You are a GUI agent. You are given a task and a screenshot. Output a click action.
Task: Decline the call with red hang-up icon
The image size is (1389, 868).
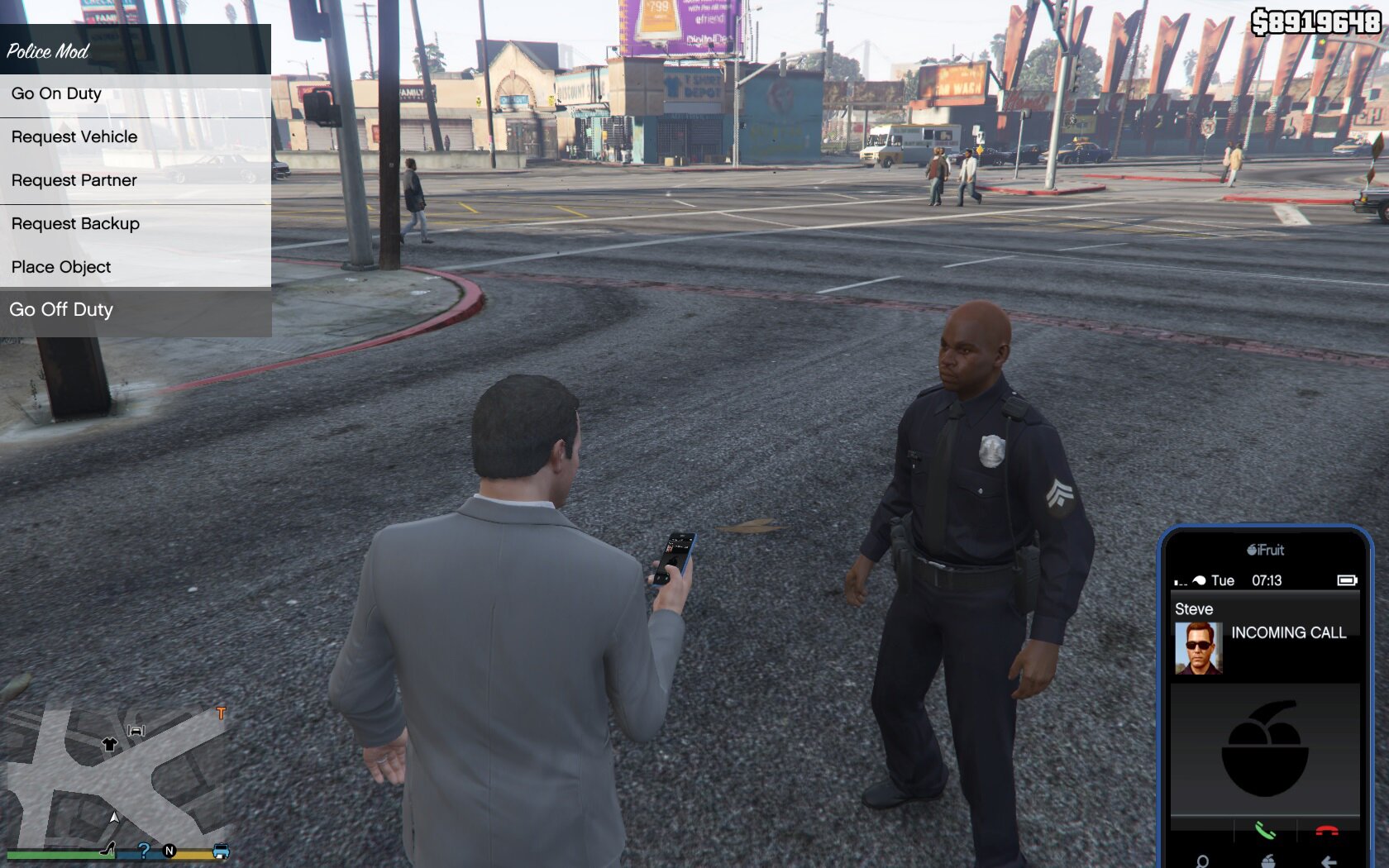pos(1327,831)
